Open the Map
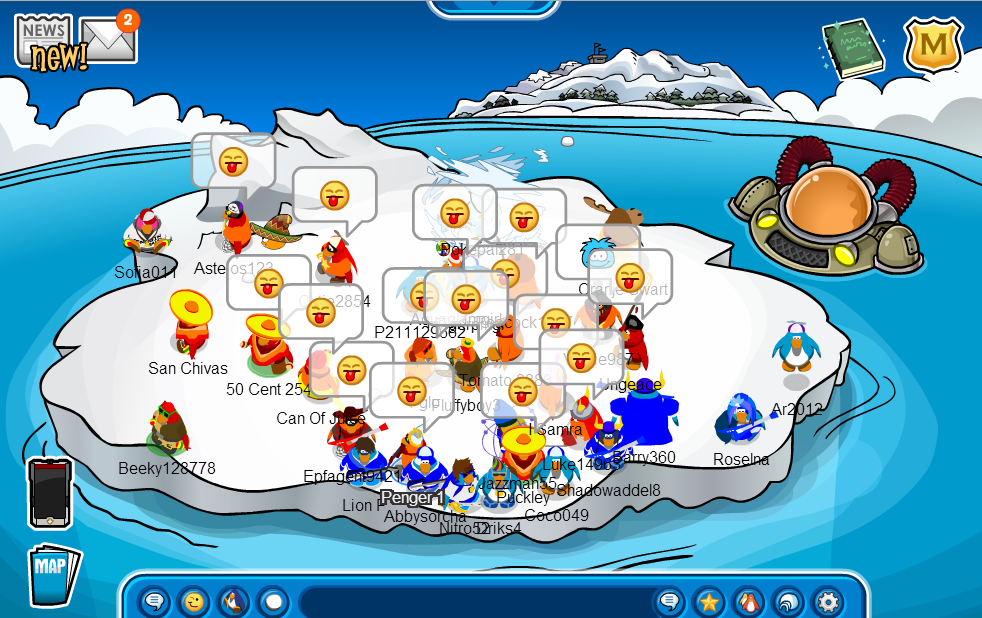The image size is (982, 618). (x=51, y=572)
